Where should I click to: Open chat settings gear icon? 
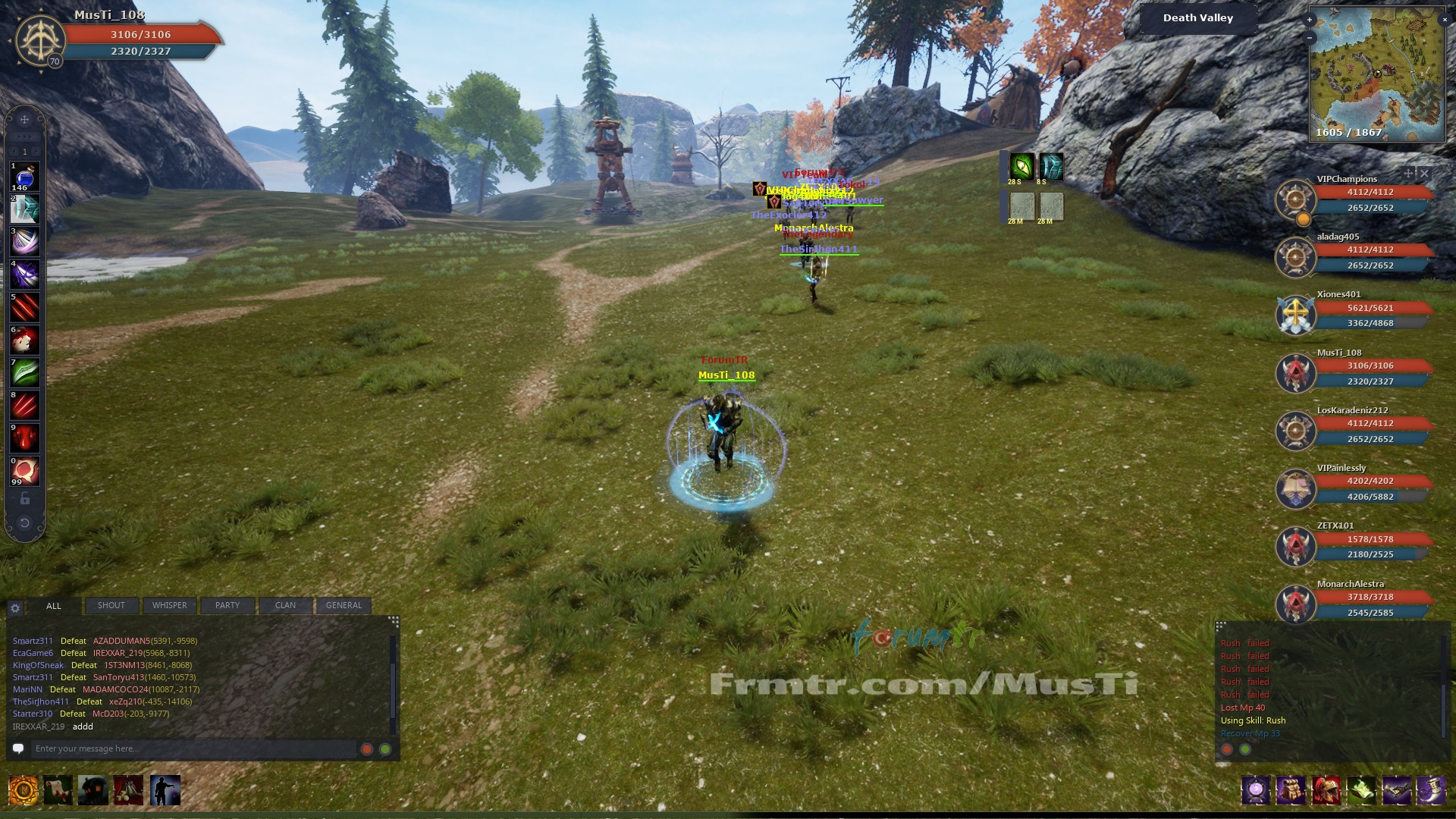[x=15, y=608]
